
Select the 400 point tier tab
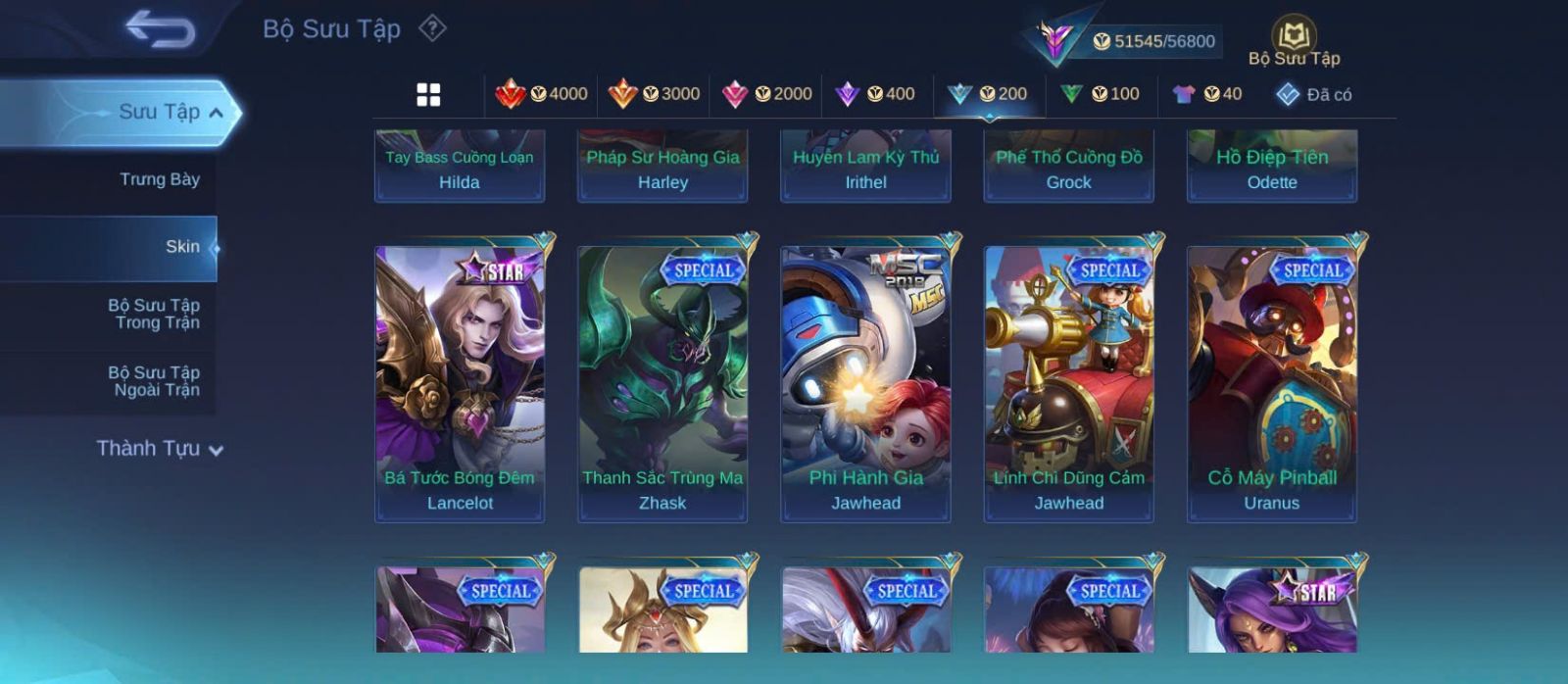[875, 94]
